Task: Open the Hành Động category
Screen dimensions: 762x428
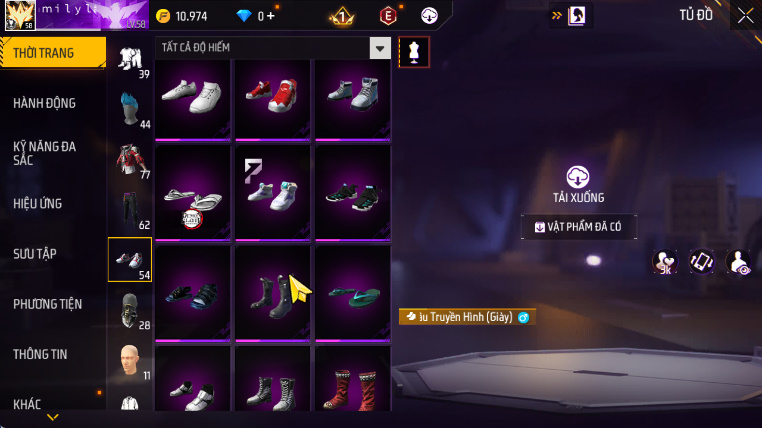Action: [x=45, y=103]
